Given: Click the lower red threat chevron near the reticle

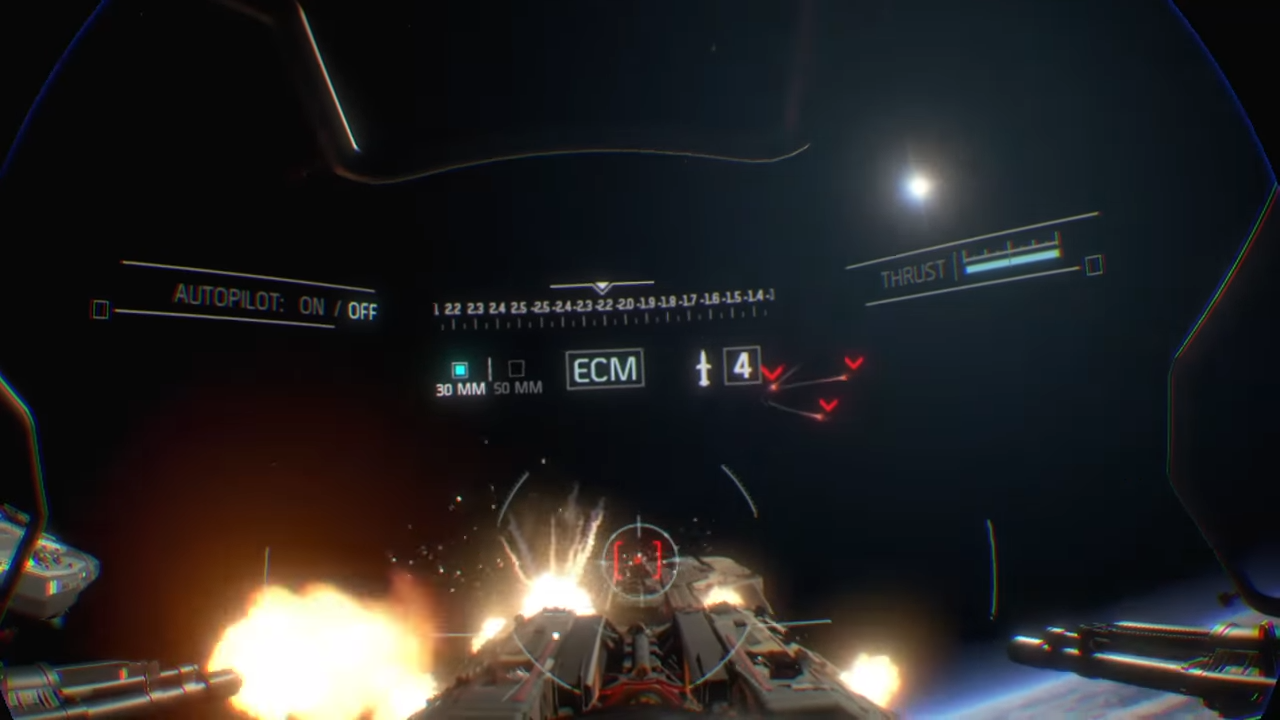Looking at the screenshot, I should pyautogui.click(x=828, y=404).
